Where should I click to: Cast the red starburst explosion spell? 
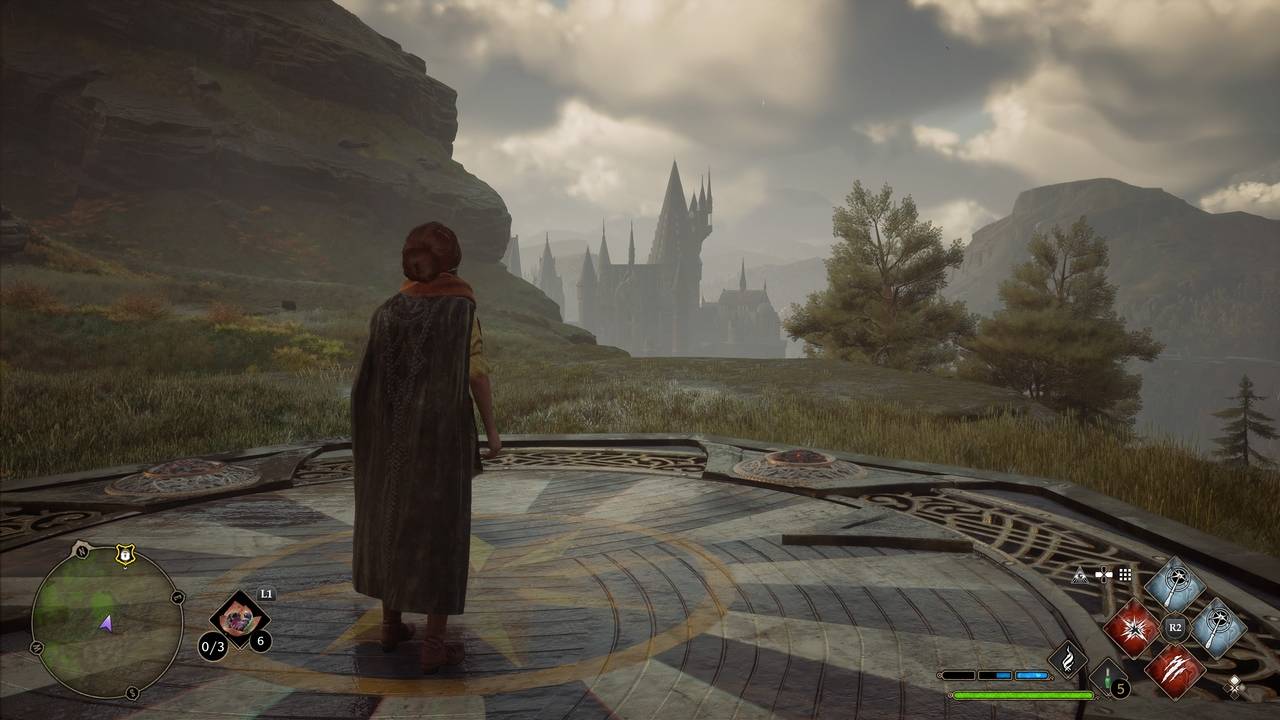[1131, 630]
